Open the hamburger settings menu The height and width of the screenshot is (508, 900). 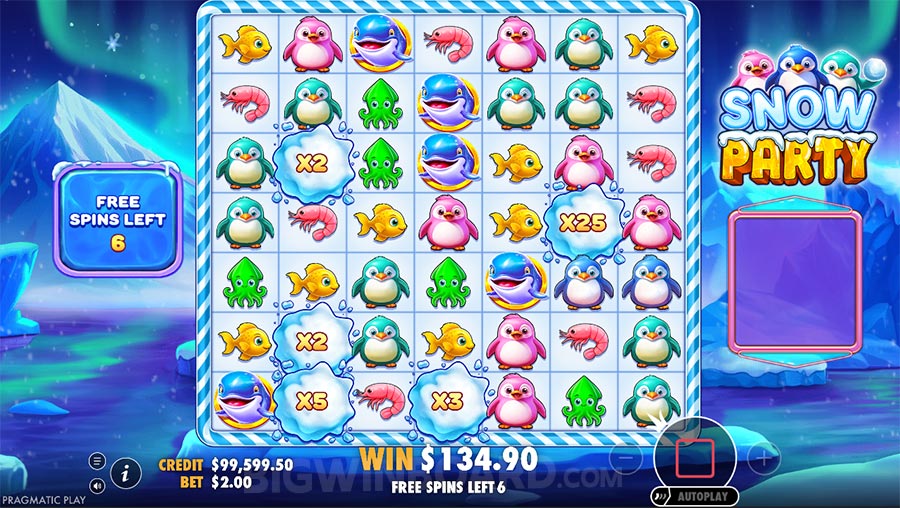pyautogui.click(x=97, y=461)
